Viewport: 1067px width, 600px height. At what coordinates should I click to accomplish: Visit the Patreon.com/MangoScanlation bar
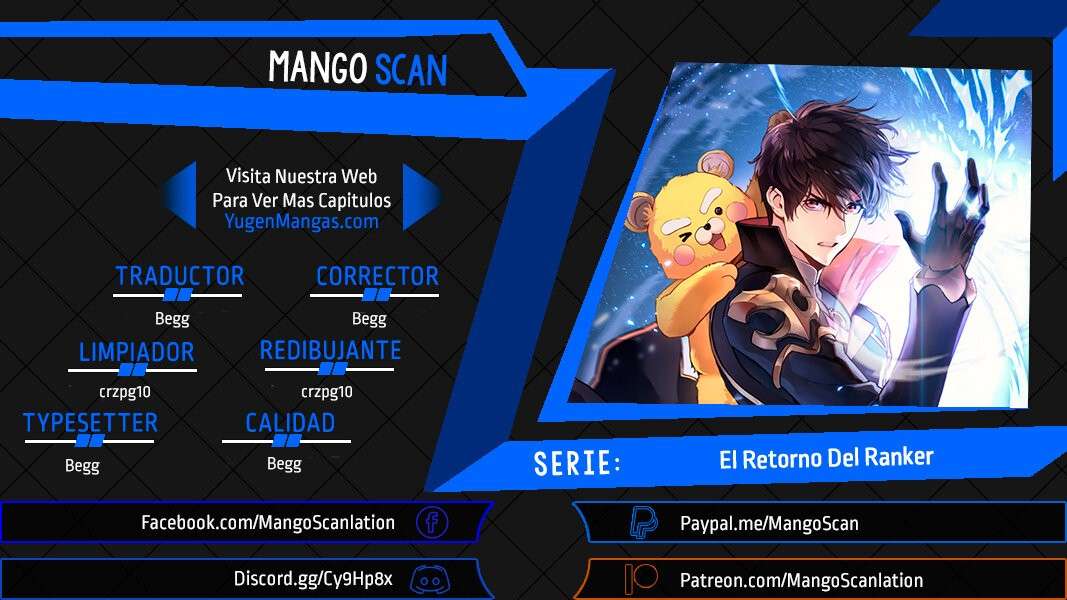[801, 580]
